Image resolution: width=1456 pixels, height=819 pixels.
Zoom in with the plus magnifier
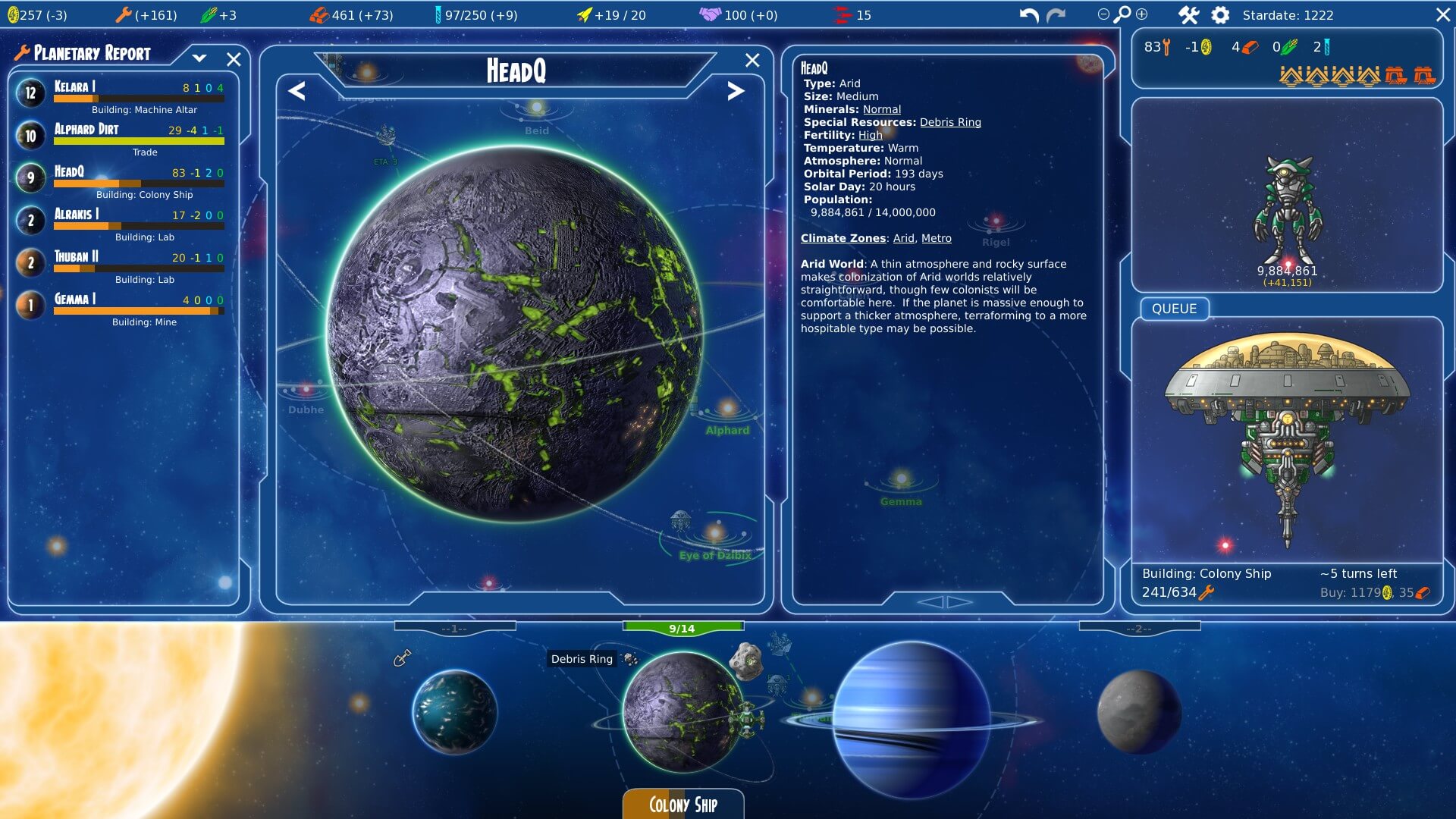click(x=1142, y=14)
